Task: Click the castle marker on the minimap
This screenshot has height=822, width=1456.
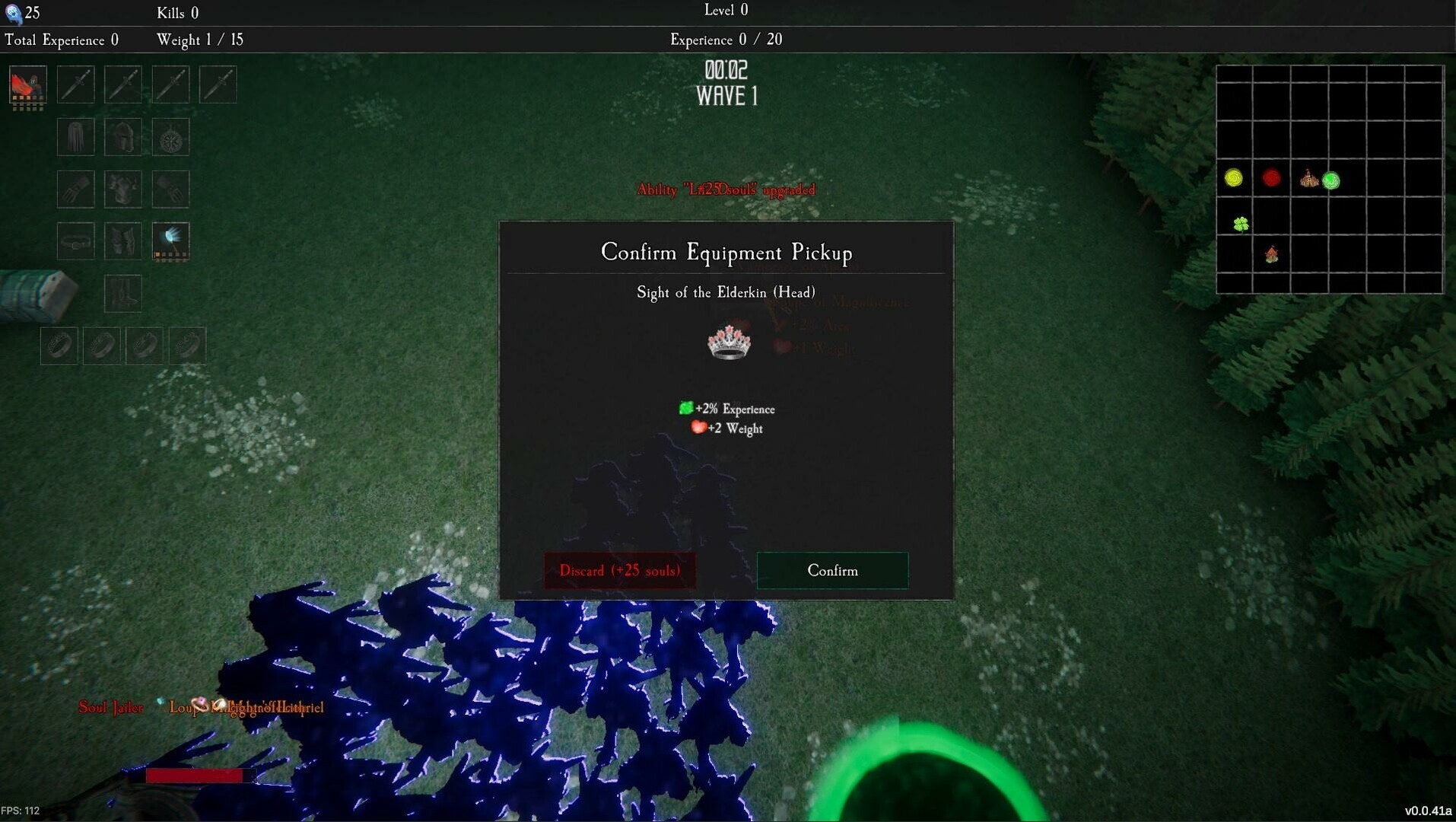Action: 1309,178
